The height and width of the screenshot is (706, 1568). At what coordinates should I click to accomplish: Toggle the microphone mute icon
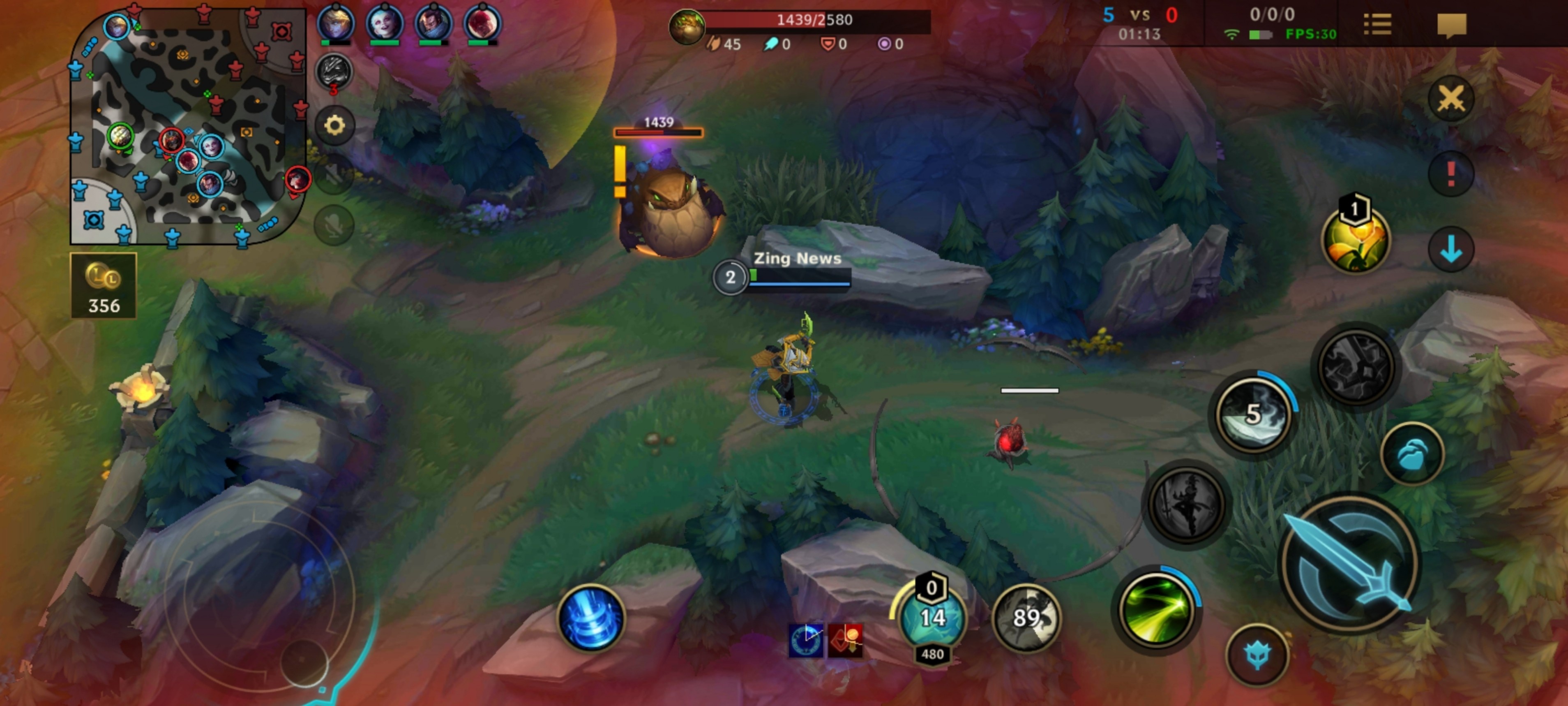(334, 225)
